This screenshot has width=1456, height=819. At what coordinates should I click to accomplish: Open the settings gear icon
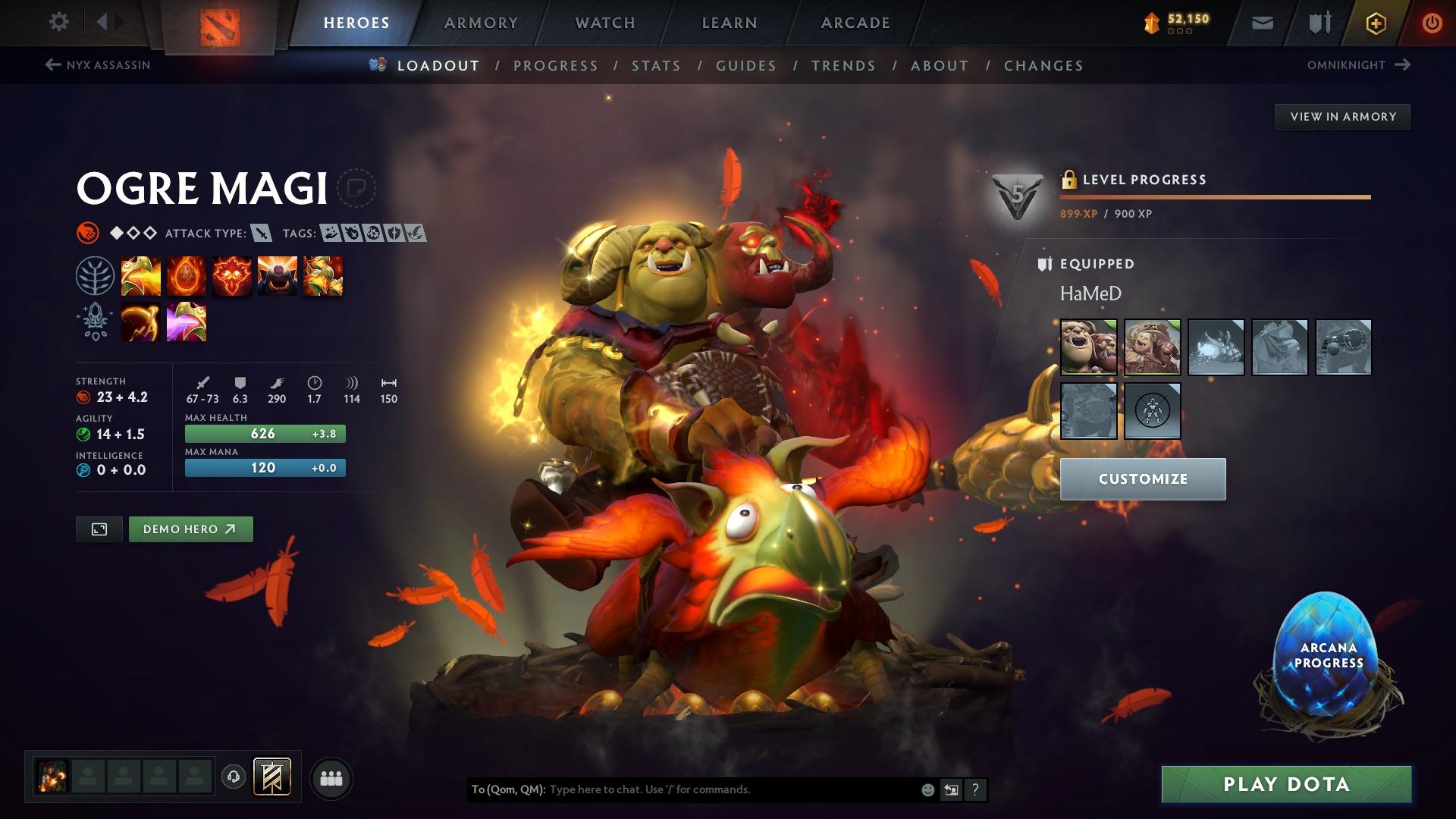coord(59,22)
